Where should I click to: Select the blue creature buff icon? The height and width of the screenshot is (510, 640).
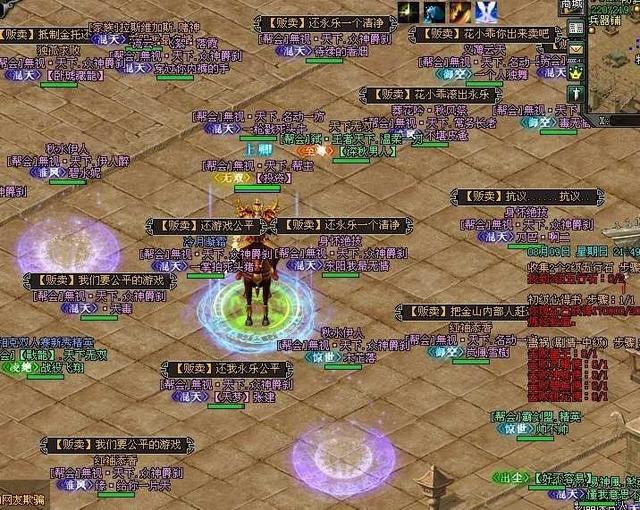point(434,12)
